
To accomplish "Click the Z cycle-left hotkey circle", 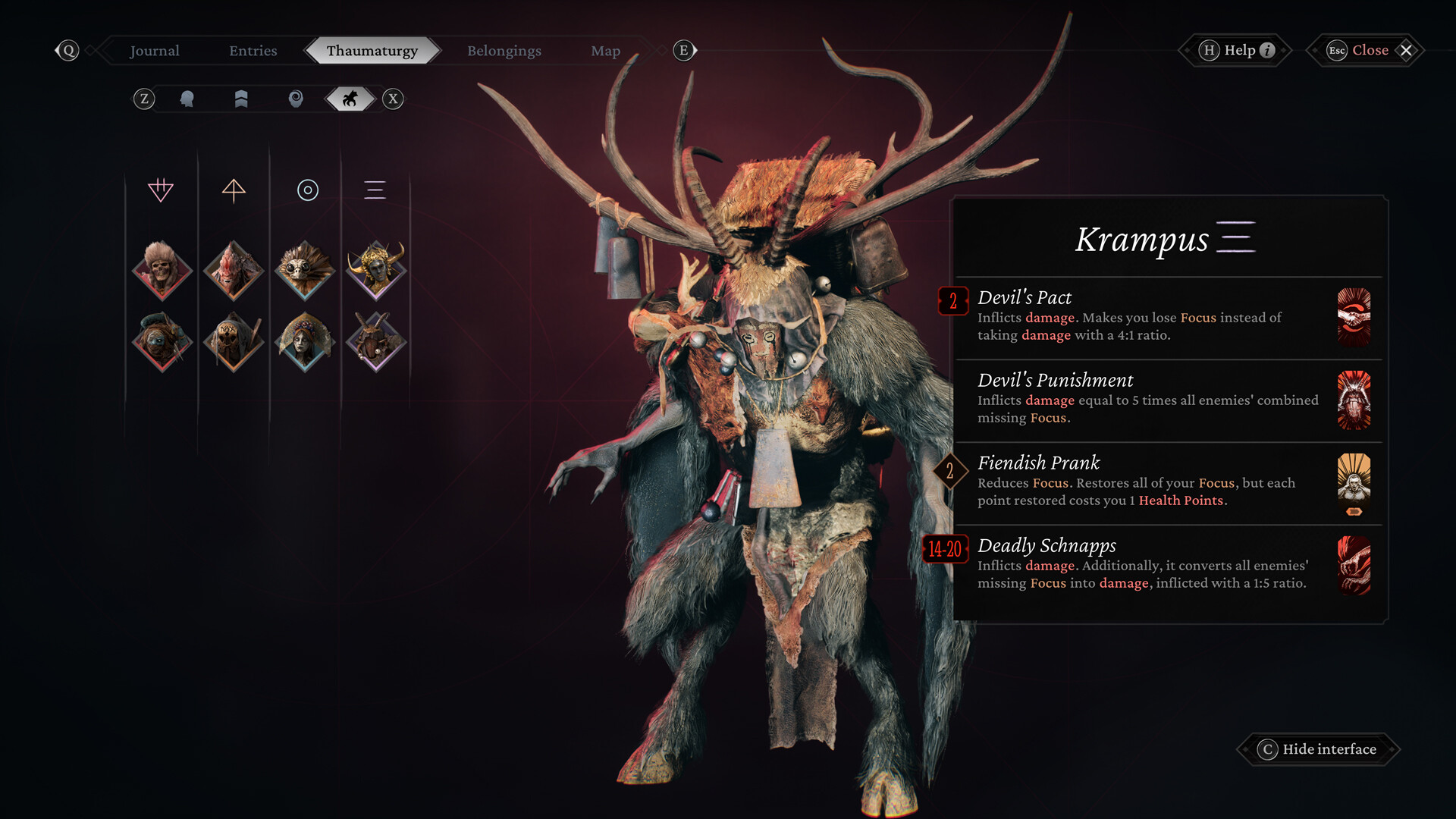I will pos(144,99).
